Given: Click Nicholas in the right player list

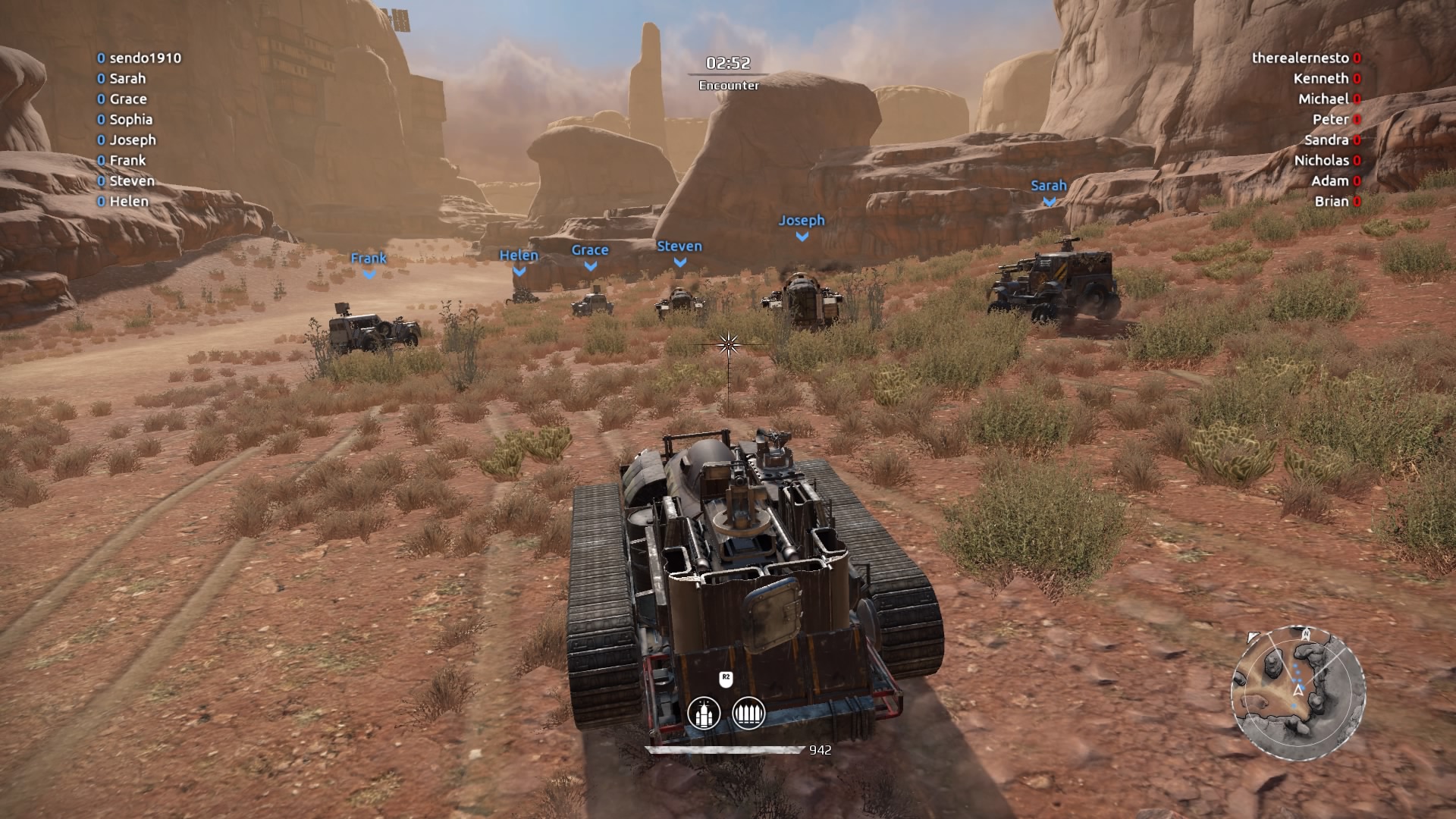Looking at the screenshot, I should coord(1321,161).
